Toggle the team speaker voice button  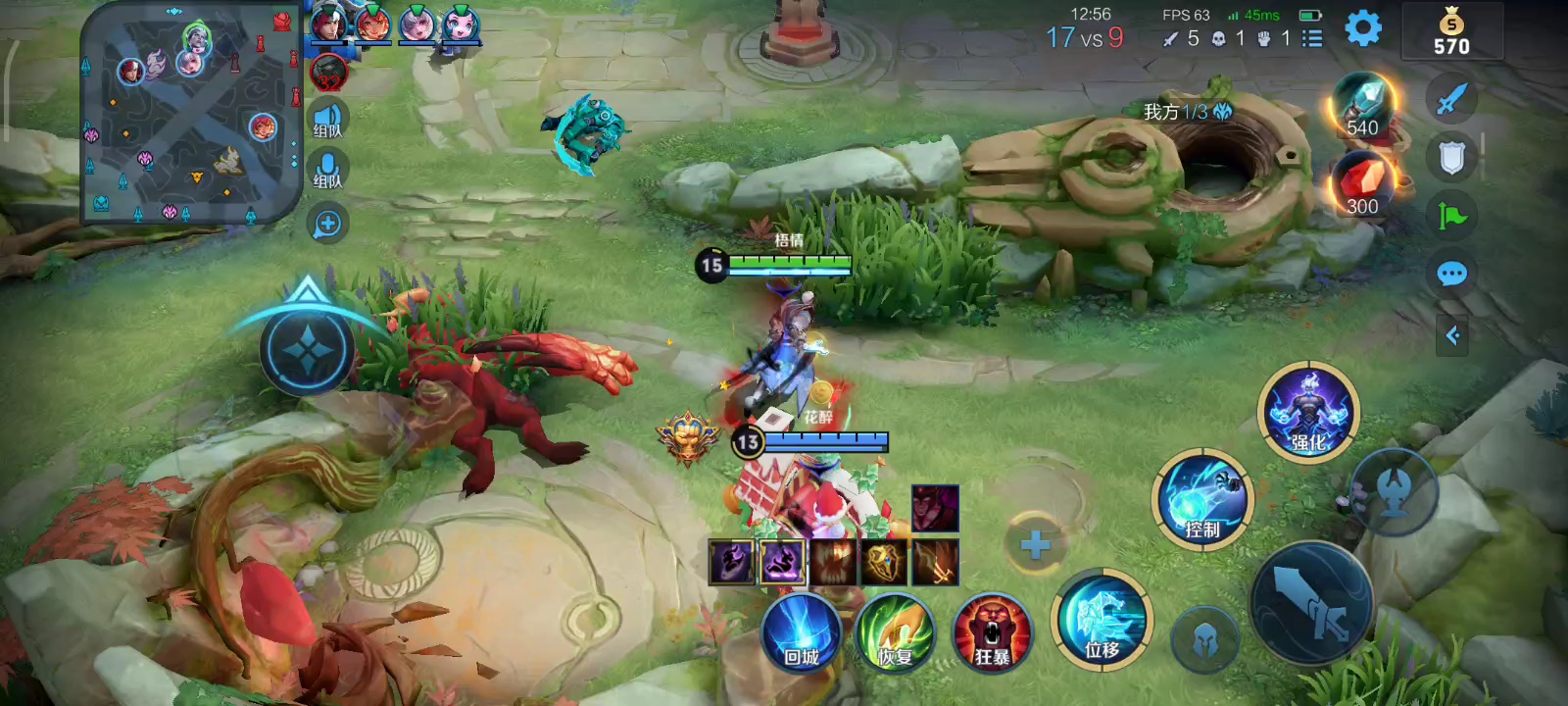click(327, 120)
